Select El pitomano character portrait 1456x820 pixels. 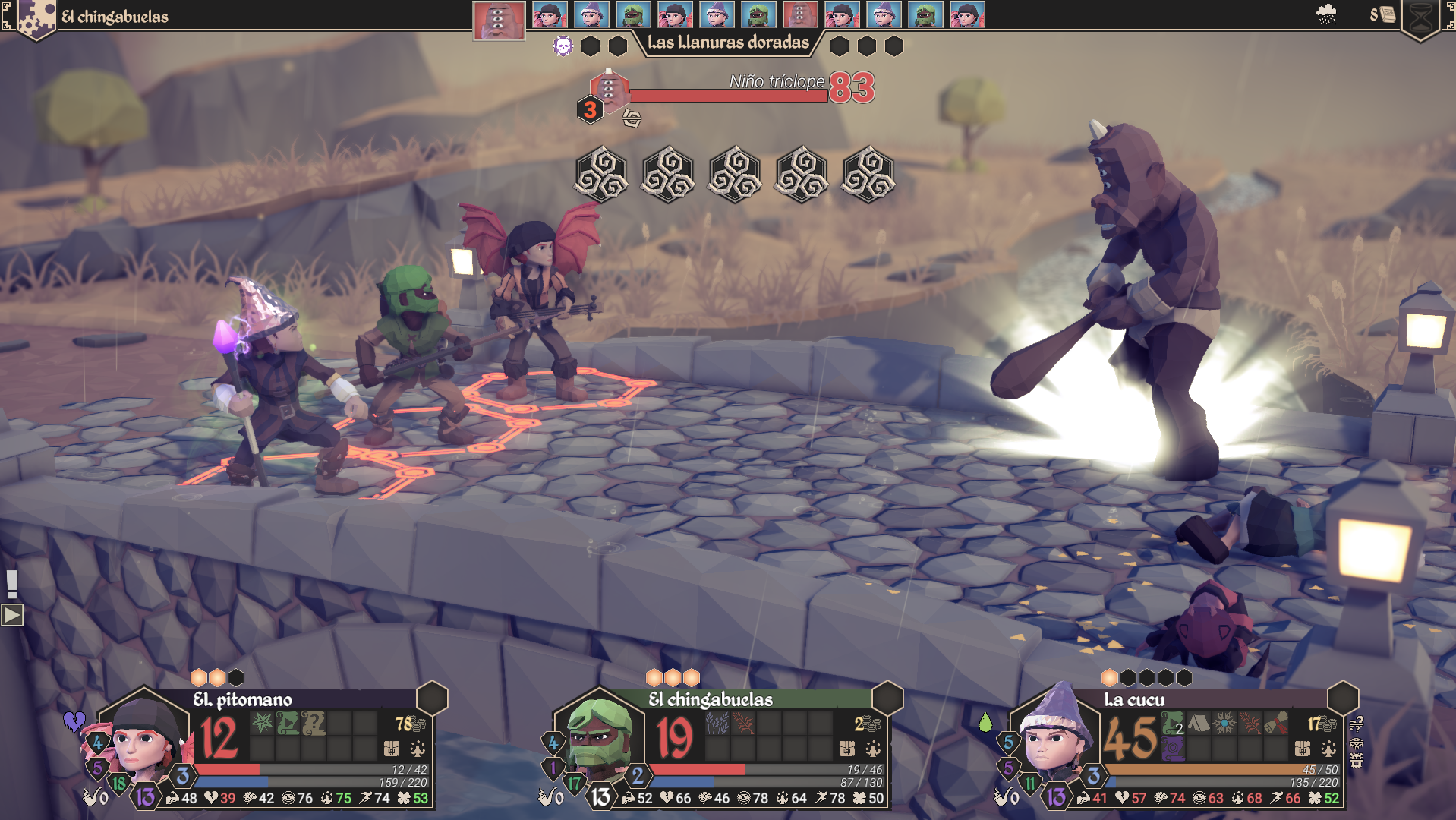point(143,736)
